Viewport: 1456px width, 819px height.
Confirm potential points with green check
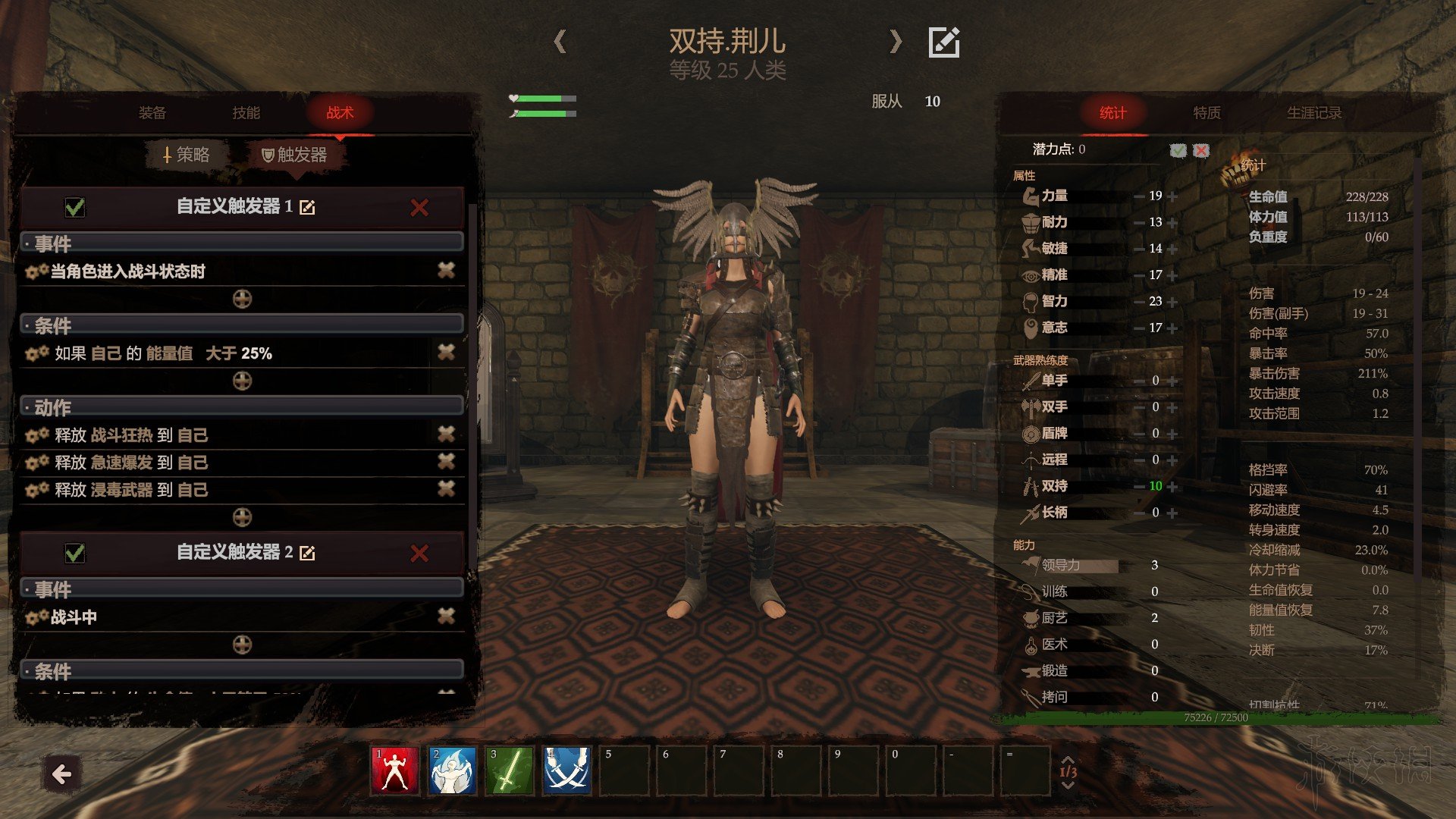[1178, 150]
